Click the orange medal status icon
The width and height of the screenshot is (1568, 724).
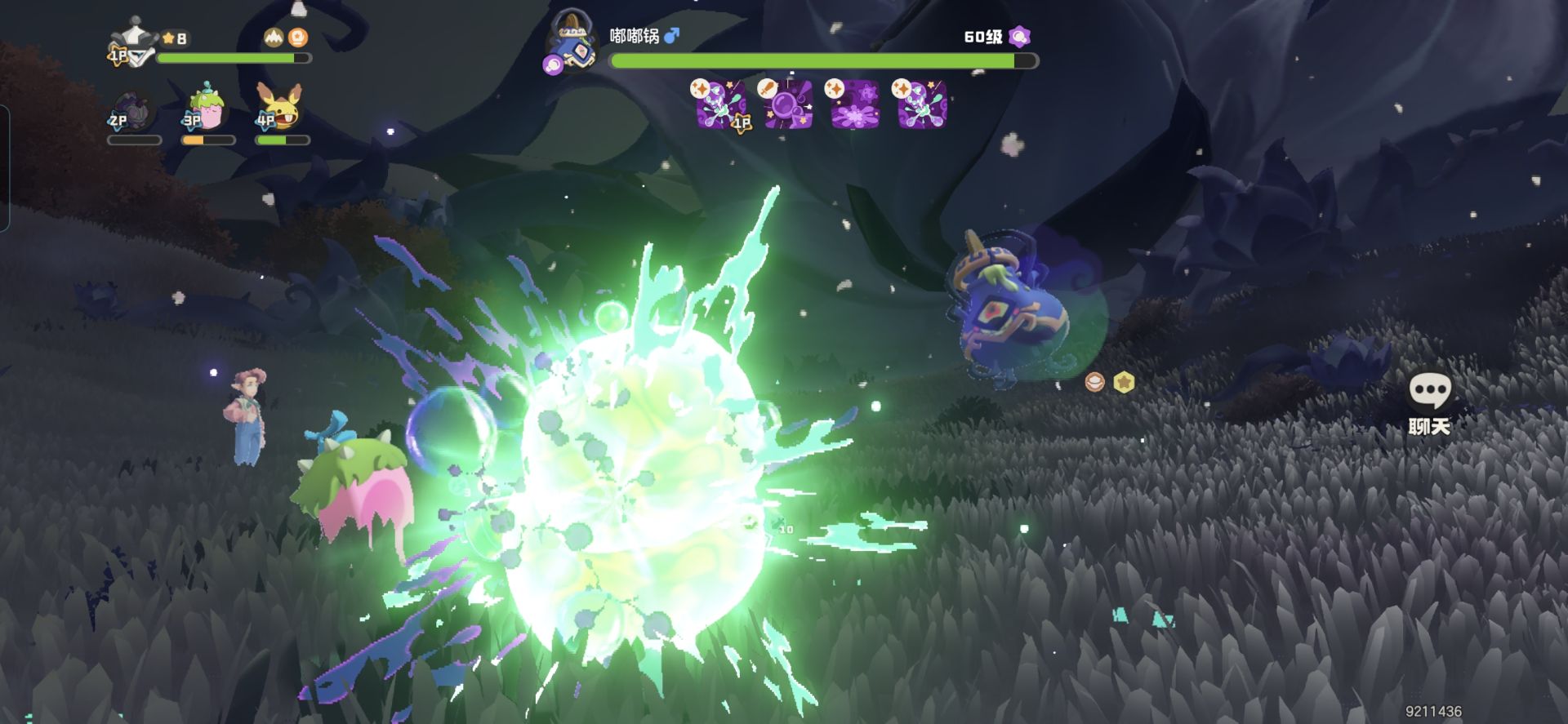(x=299, y=38)
